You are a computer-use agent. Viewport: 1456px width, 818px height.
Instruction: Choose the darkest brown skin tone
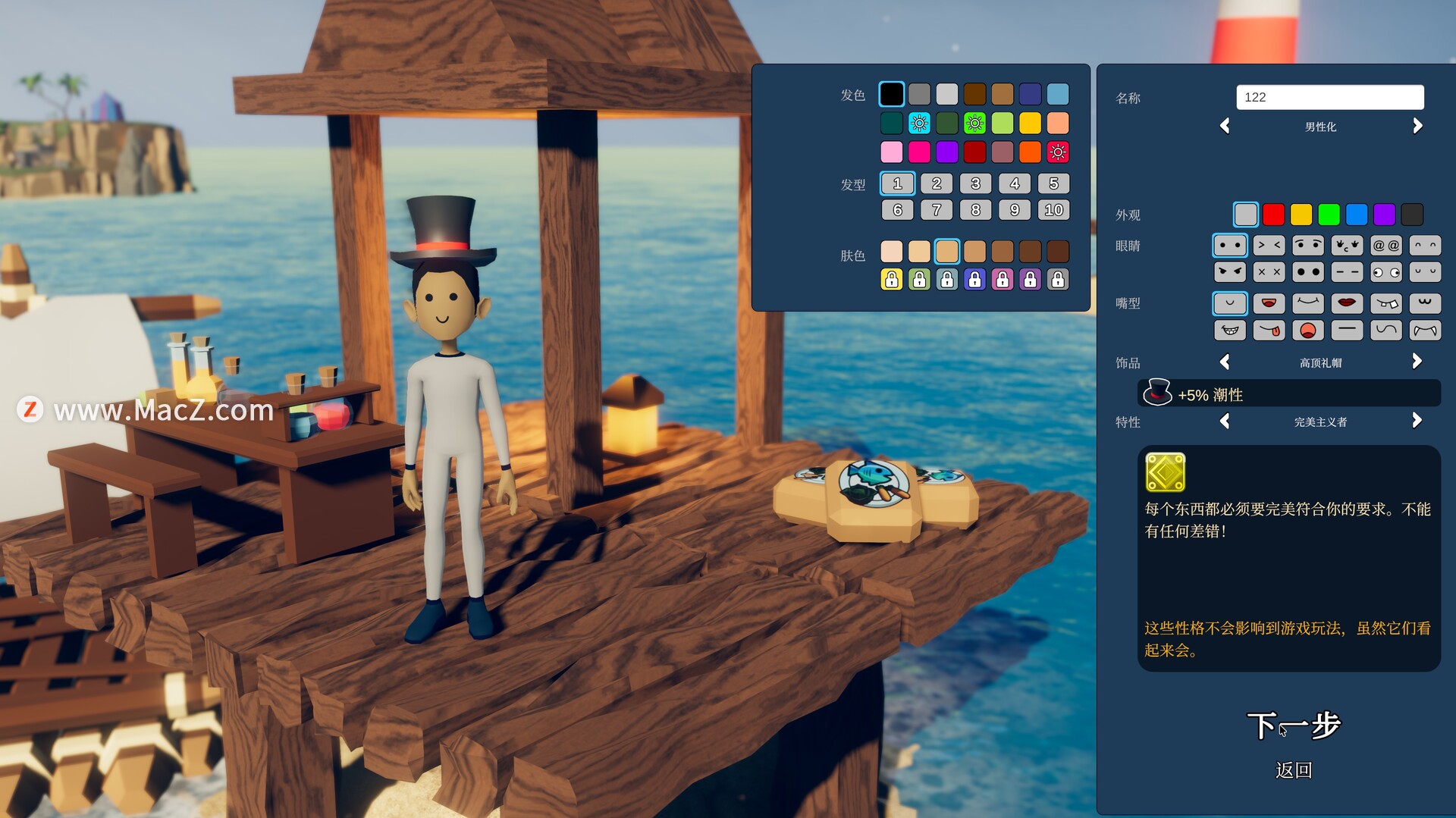point(1058,251)
